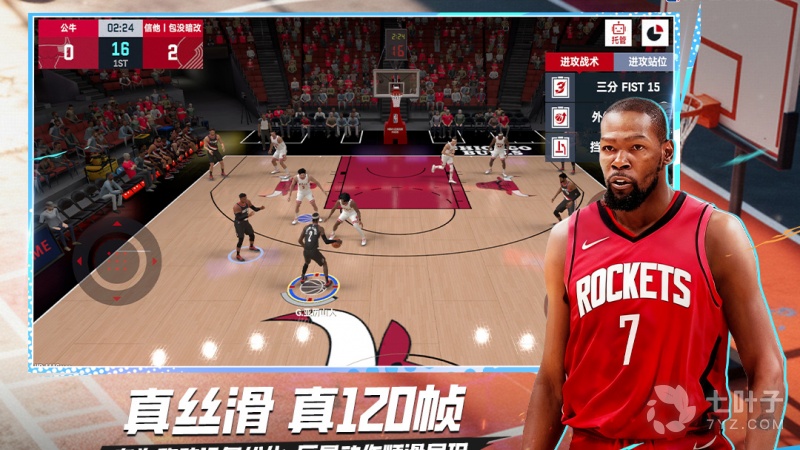
Task: Choose the basketball clipboard play icon
Action: 561,118
